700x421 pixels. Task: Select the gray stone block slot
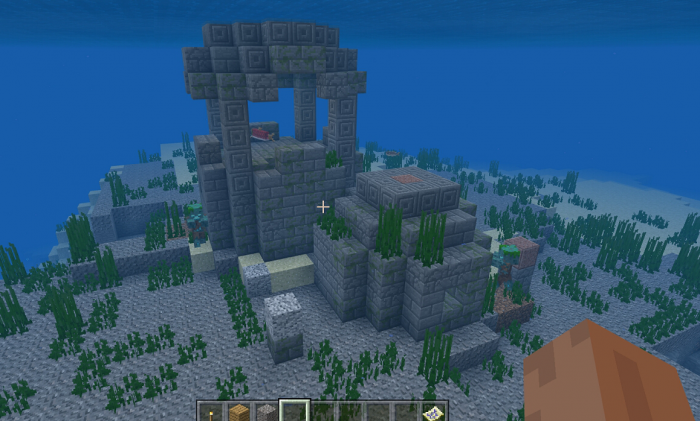(266, 412)
